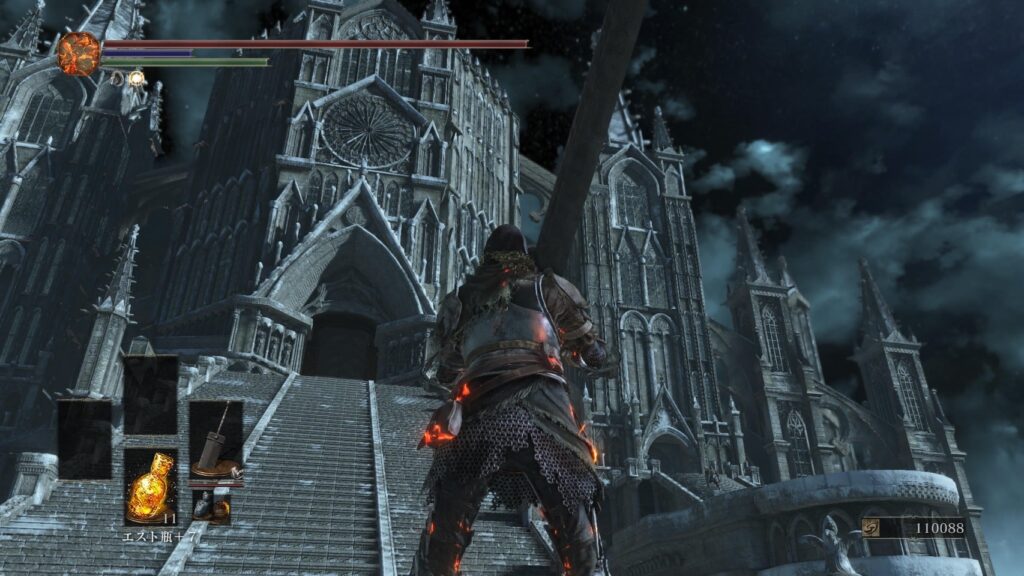This screenshot has width=1024, height=576.
Task: Click the fiery ember emblem beside the bars
Action: pos(79,54)
